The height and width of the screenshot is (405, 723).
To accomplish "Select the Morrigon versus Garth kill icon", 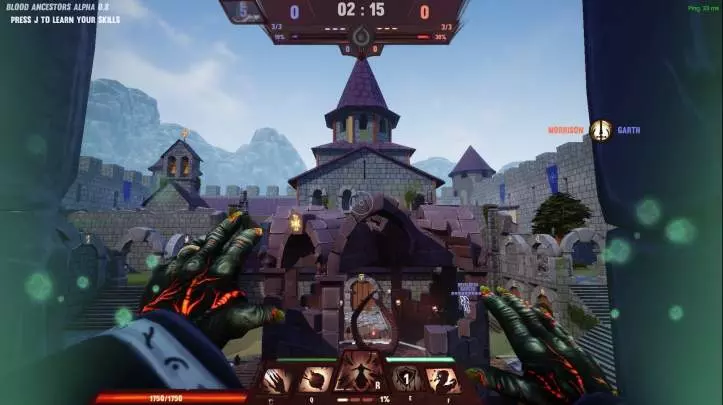I will [601, 130].
